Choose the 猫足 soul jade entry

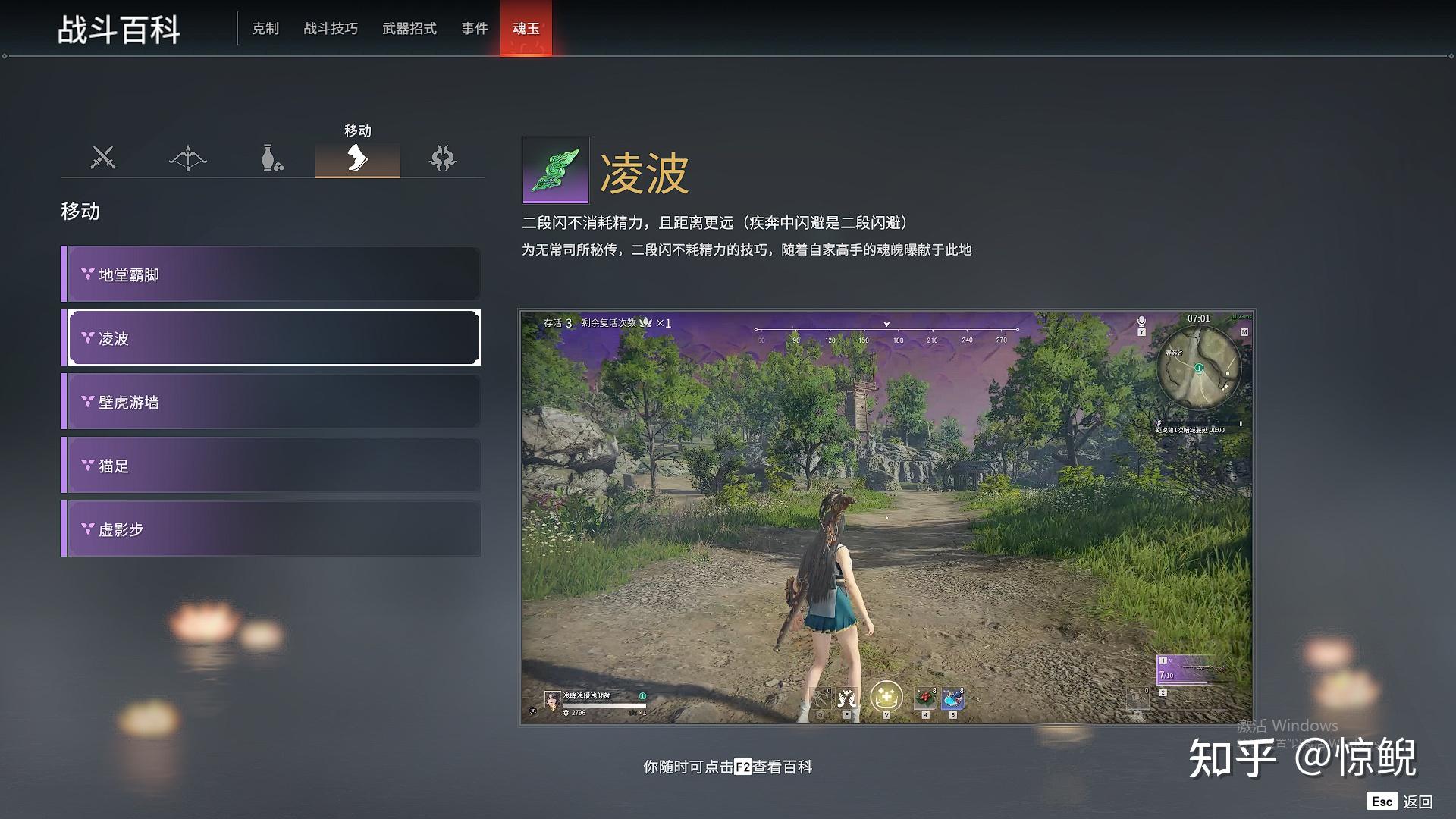tap(271, 466)
